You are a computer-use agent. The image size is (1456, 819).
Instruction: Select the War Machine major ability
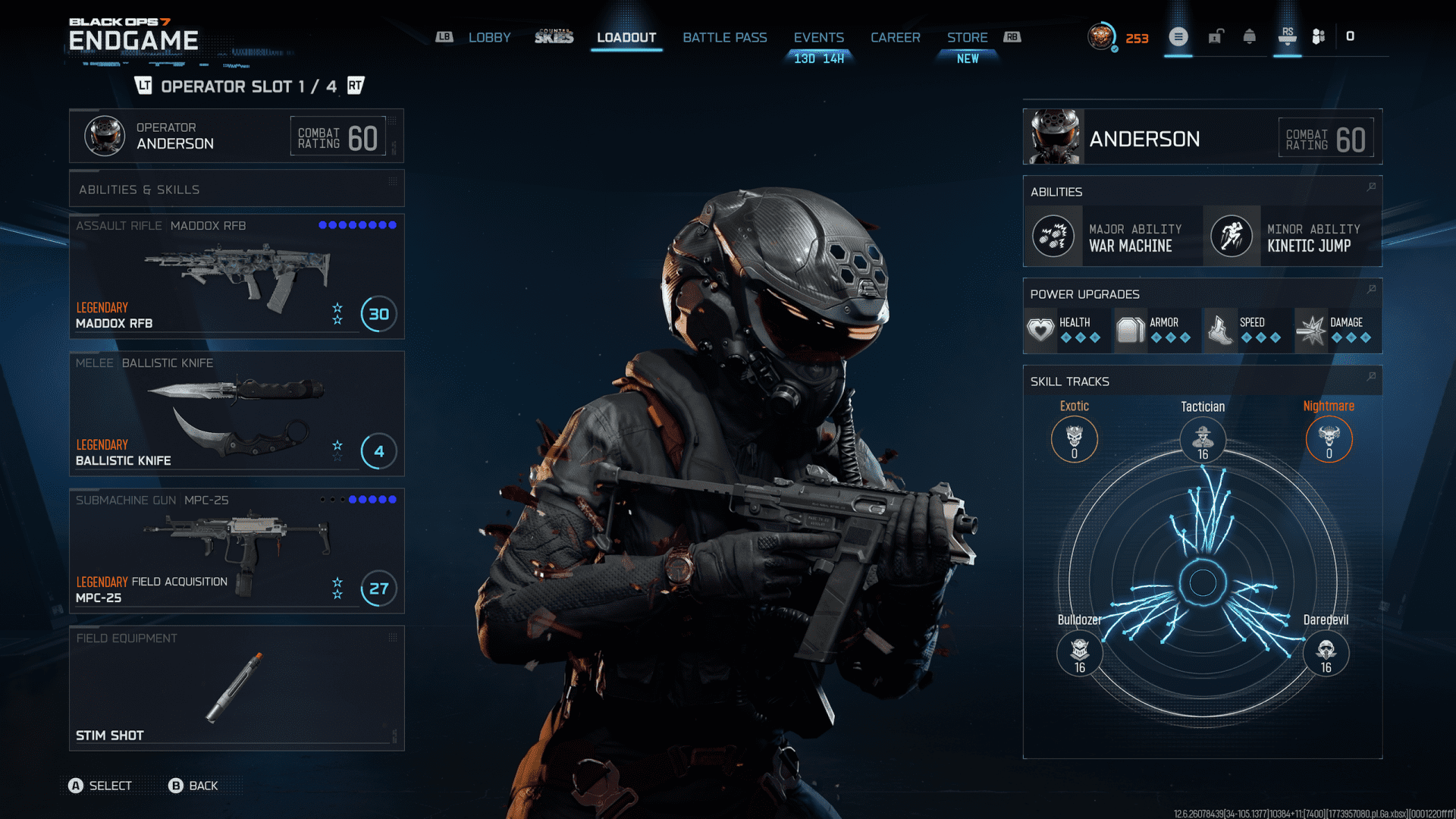(1113, 237)
